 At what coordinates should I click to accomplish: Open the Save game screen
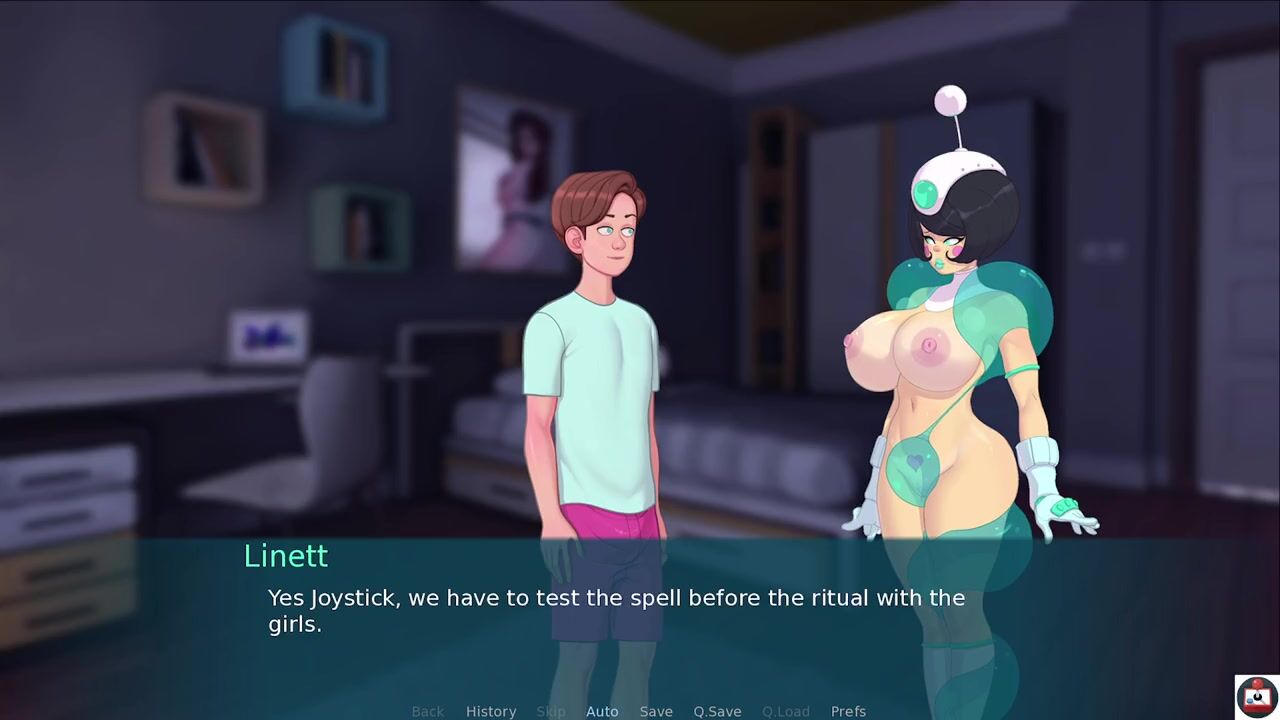point(656,711)
